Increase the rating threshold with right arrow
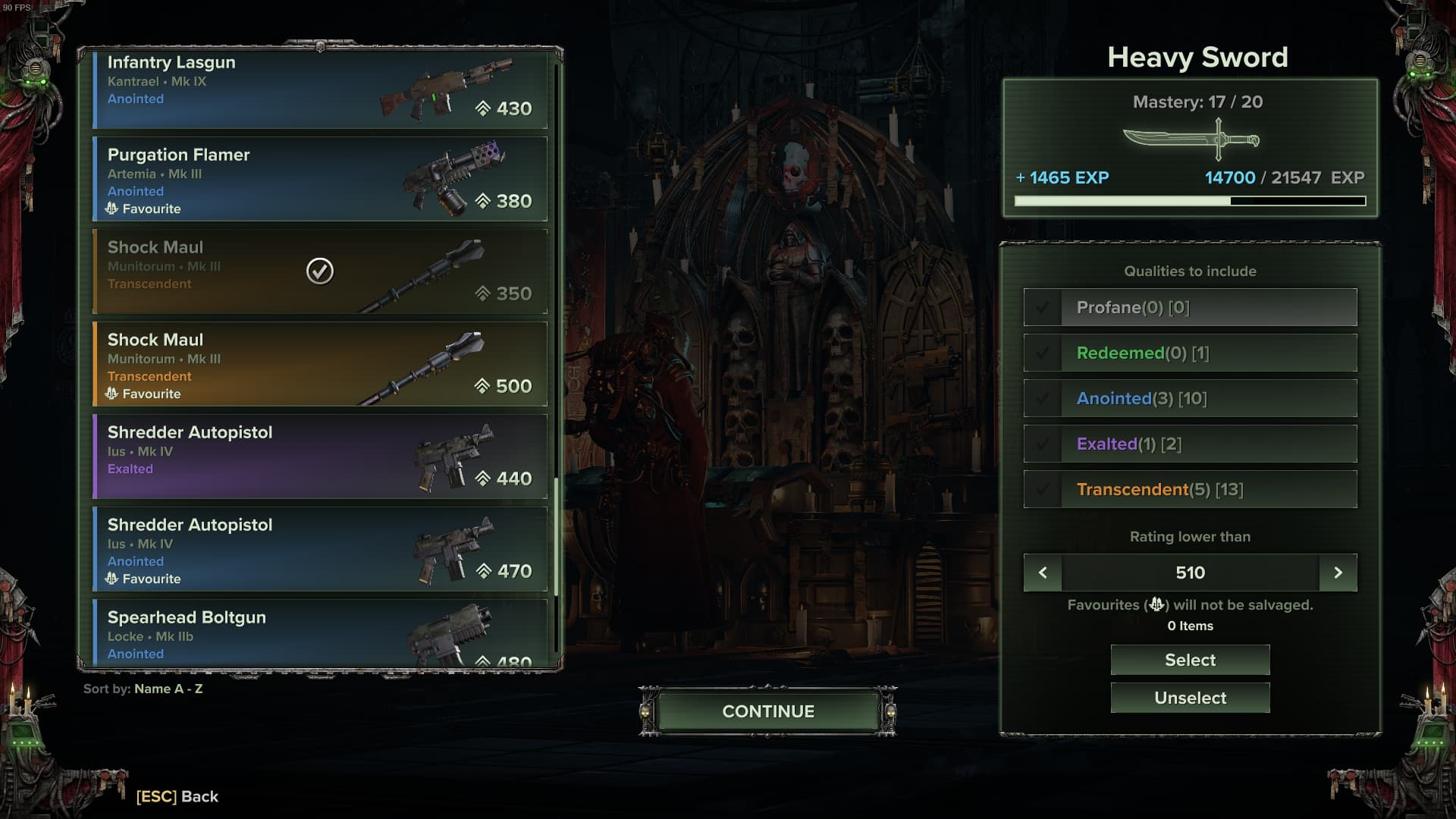Viewport: 1456px width, 819px height. 1338,573
